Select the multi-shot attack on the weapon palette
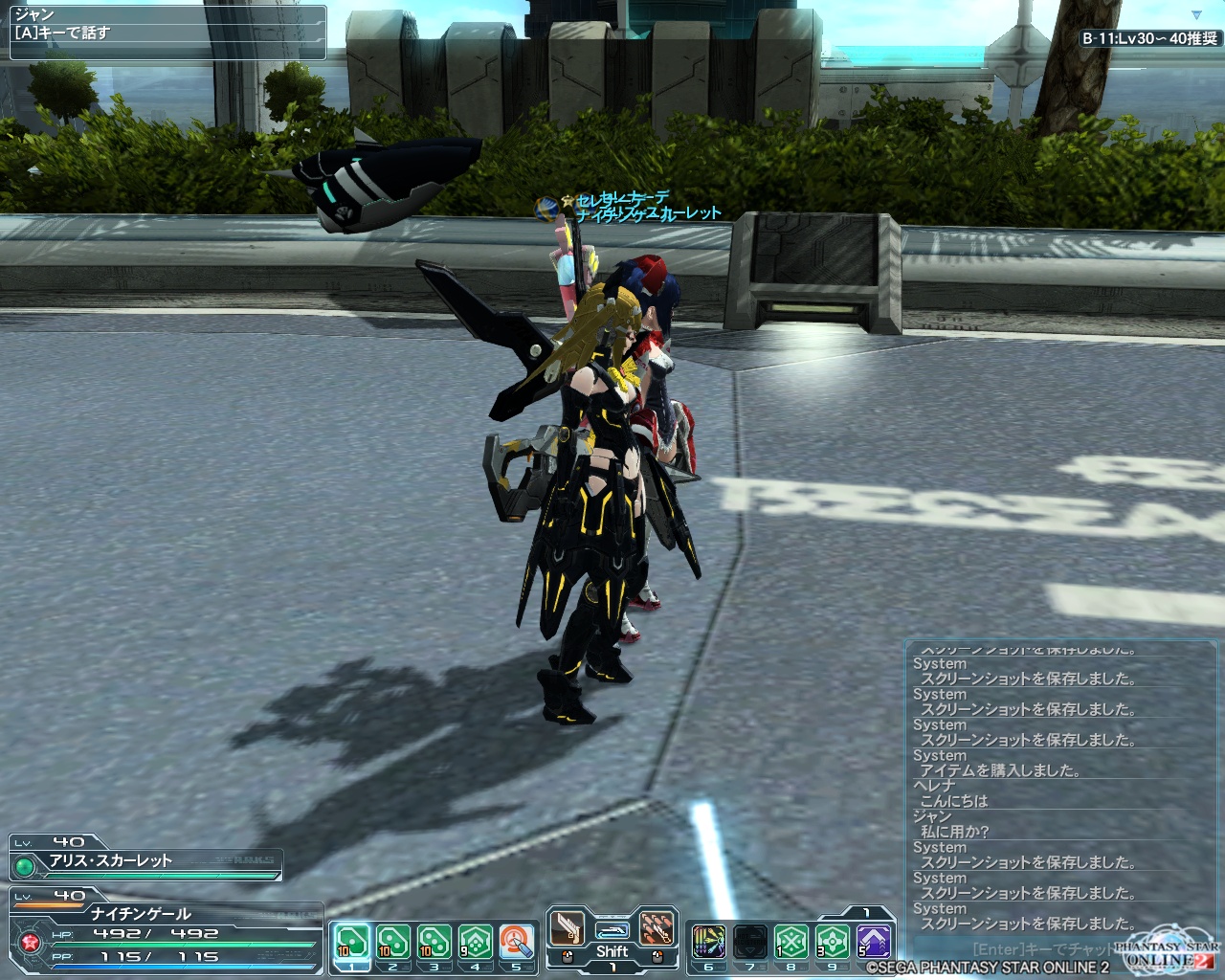 [x=657, y=928]
